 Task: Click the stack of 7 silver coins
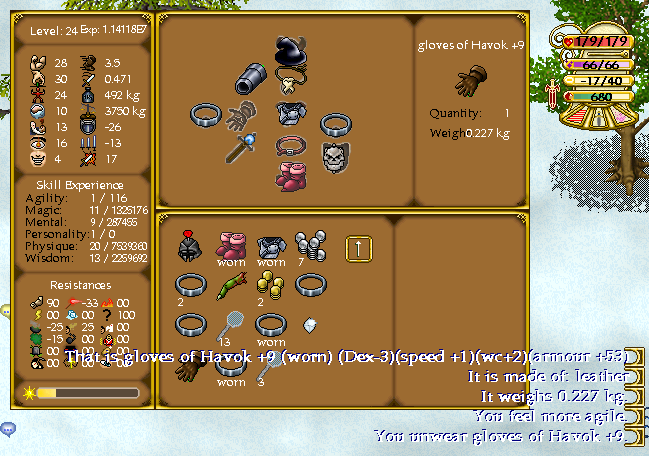[306, 243]
